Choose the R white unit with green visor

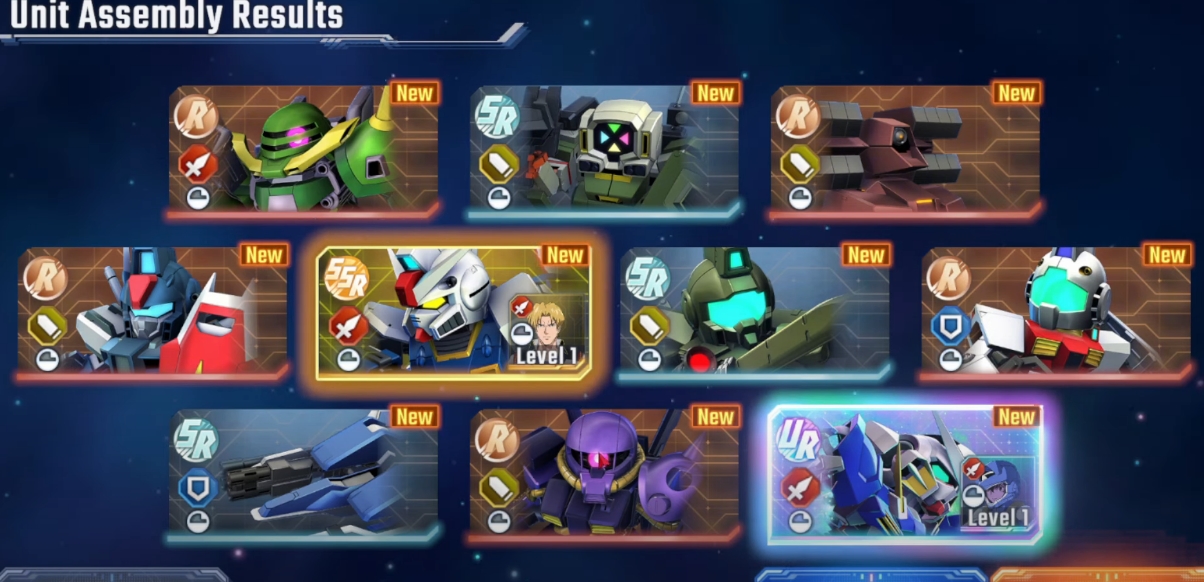click(1056, 310)
